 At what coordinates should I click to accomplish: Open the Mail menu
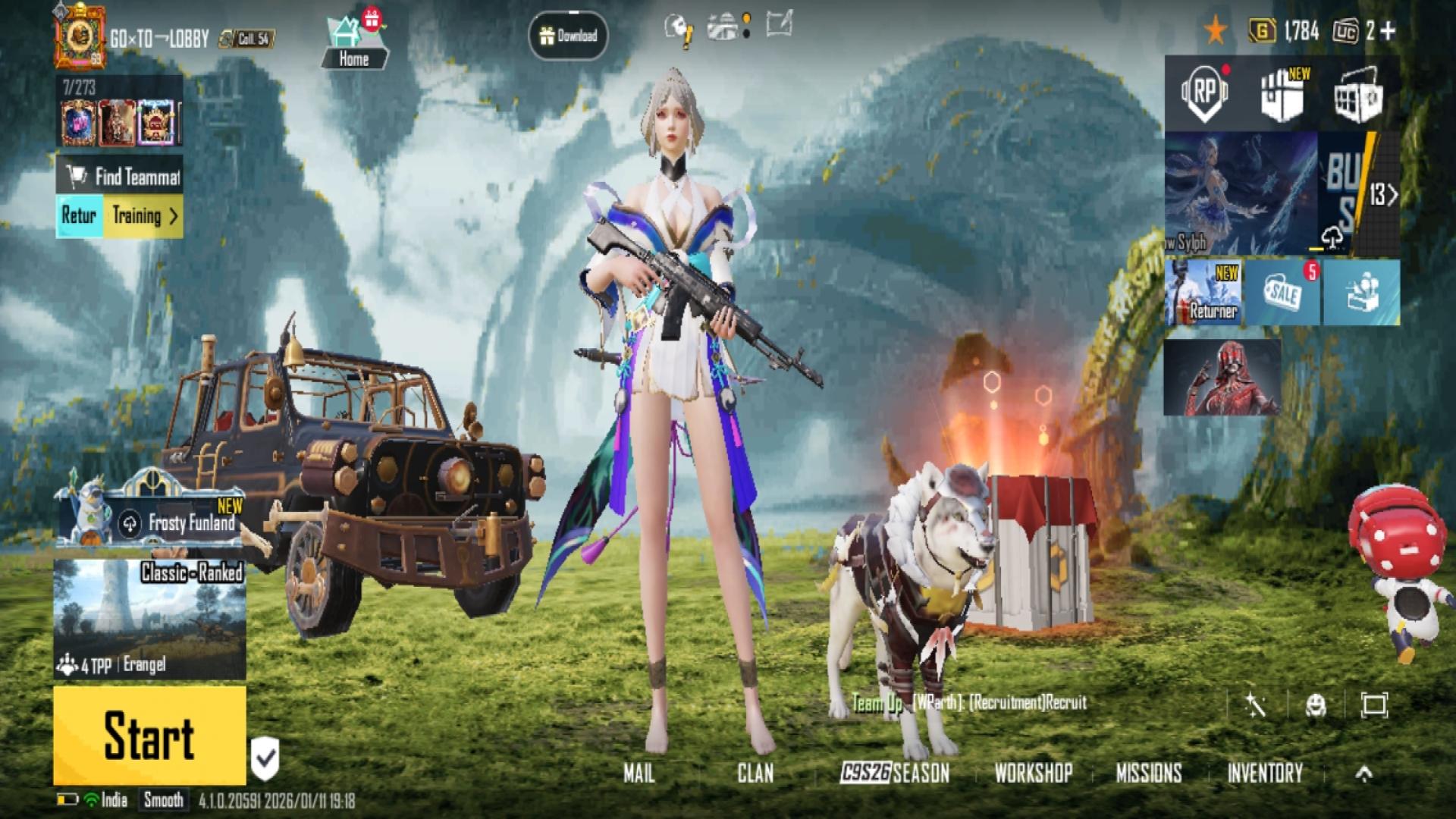point(639,773)
